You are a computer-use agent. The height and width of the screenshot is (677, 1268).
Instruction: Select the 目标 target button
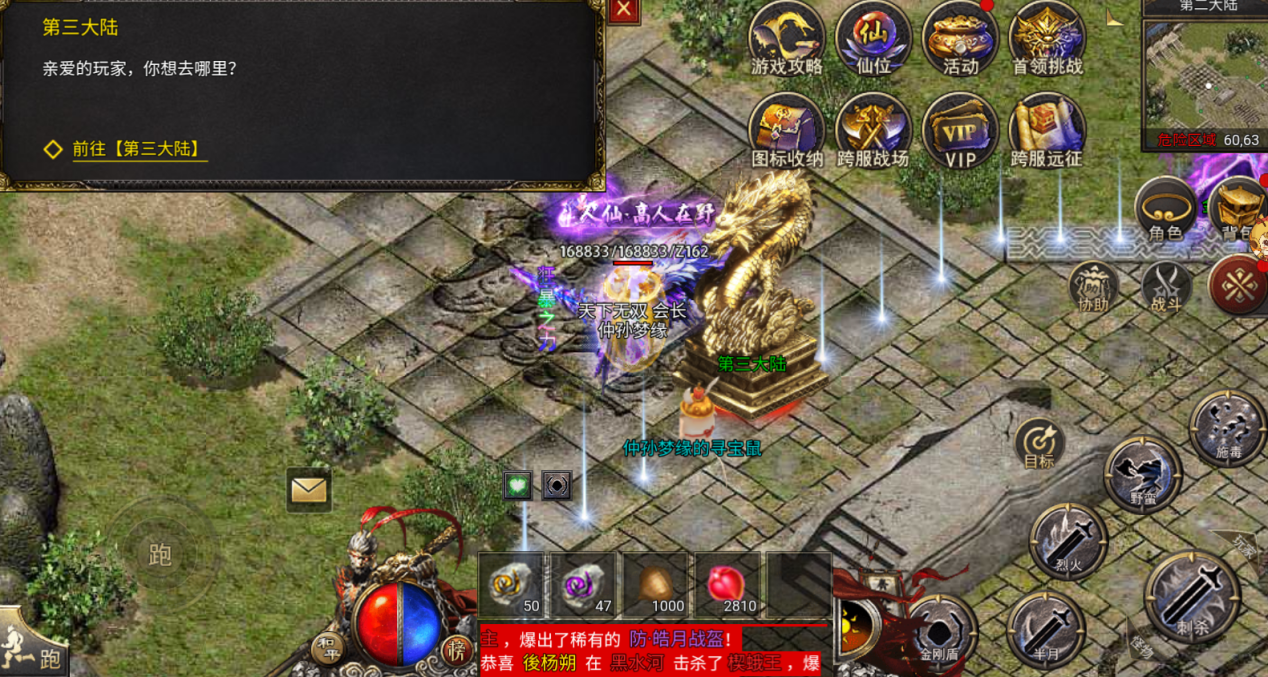pos(1039,444)
